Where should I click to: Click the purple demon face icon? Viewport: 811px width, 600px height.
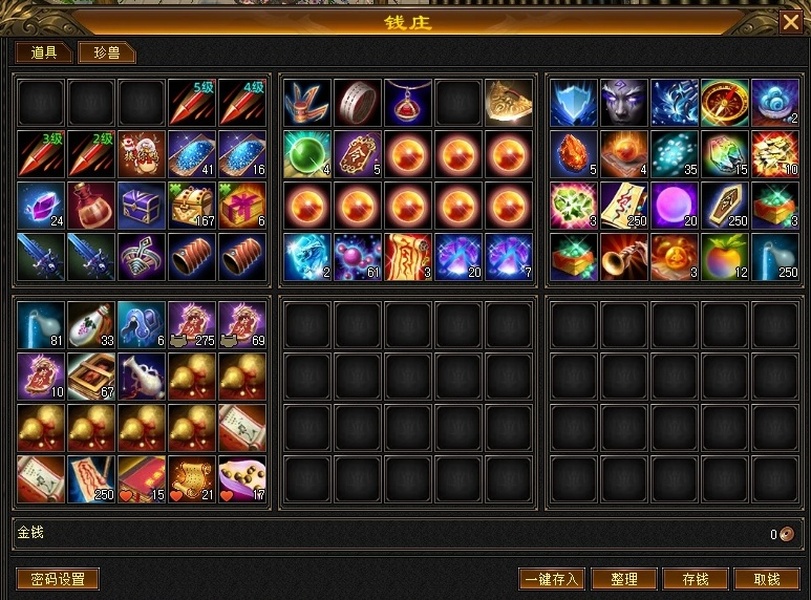(x=624, y=103)
